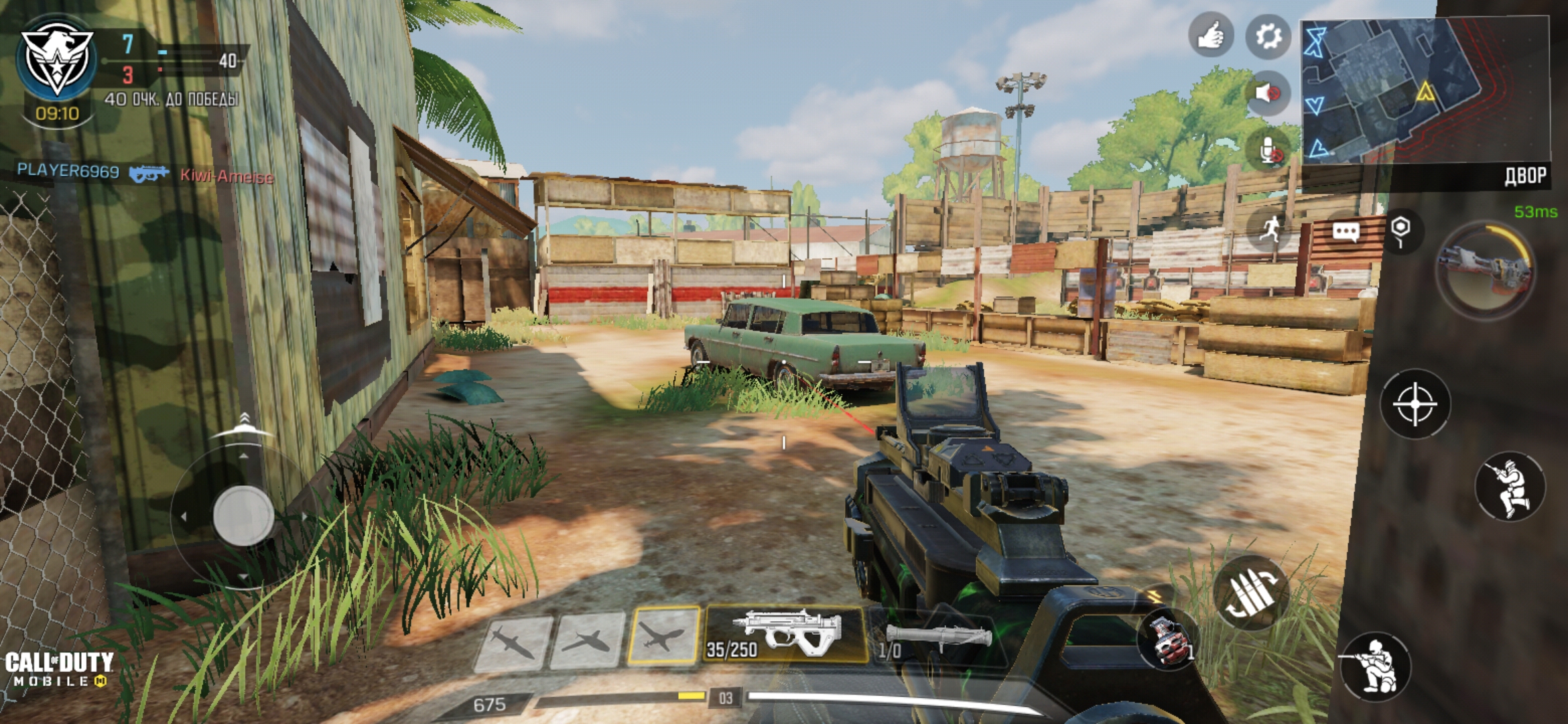This screenshot has width=1568, height=724.
Task: Tap the thumbs-up like icon
Action: [1210, 35]
